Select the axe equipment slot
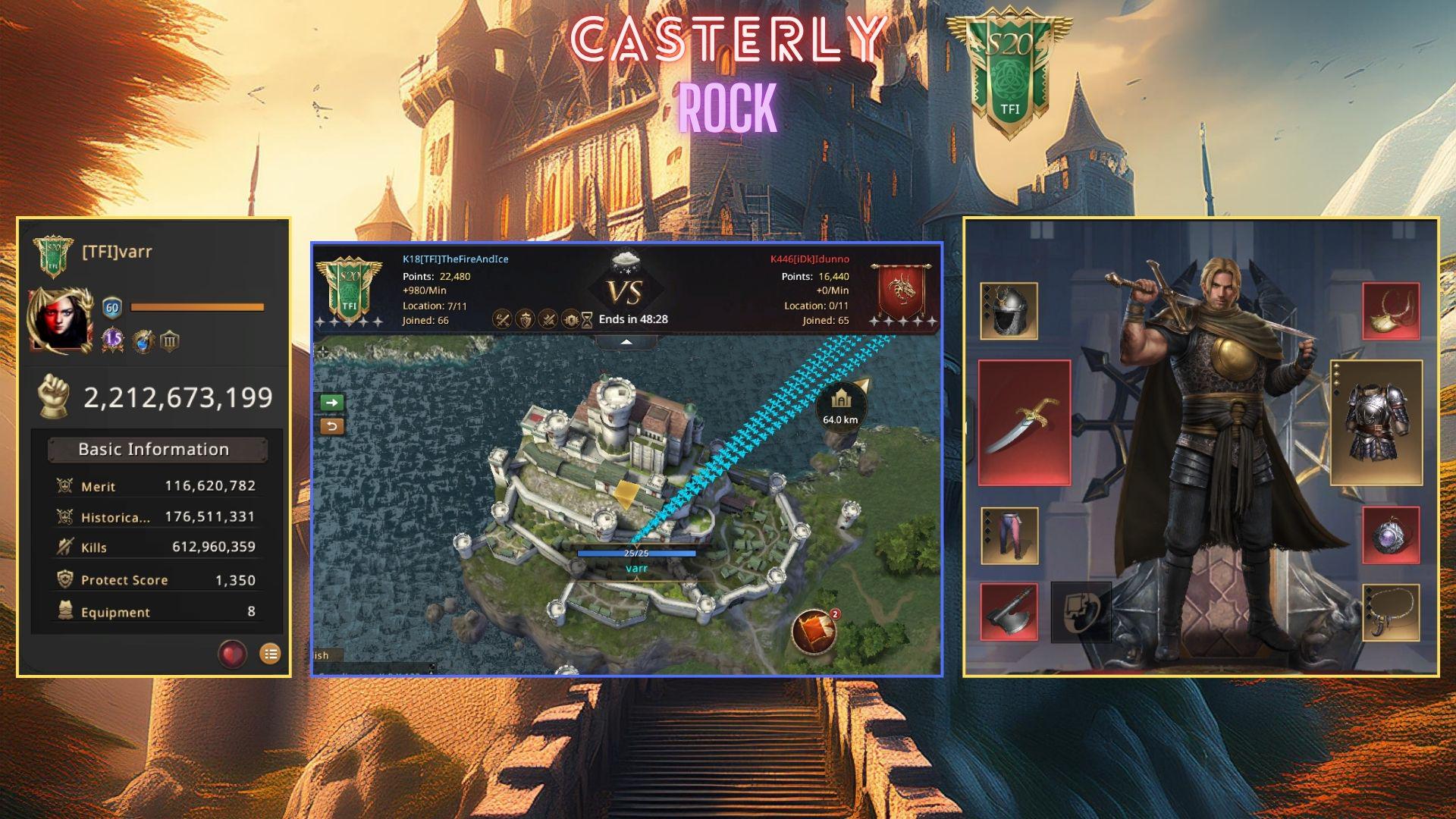1456x819 pixels. 1009,612
